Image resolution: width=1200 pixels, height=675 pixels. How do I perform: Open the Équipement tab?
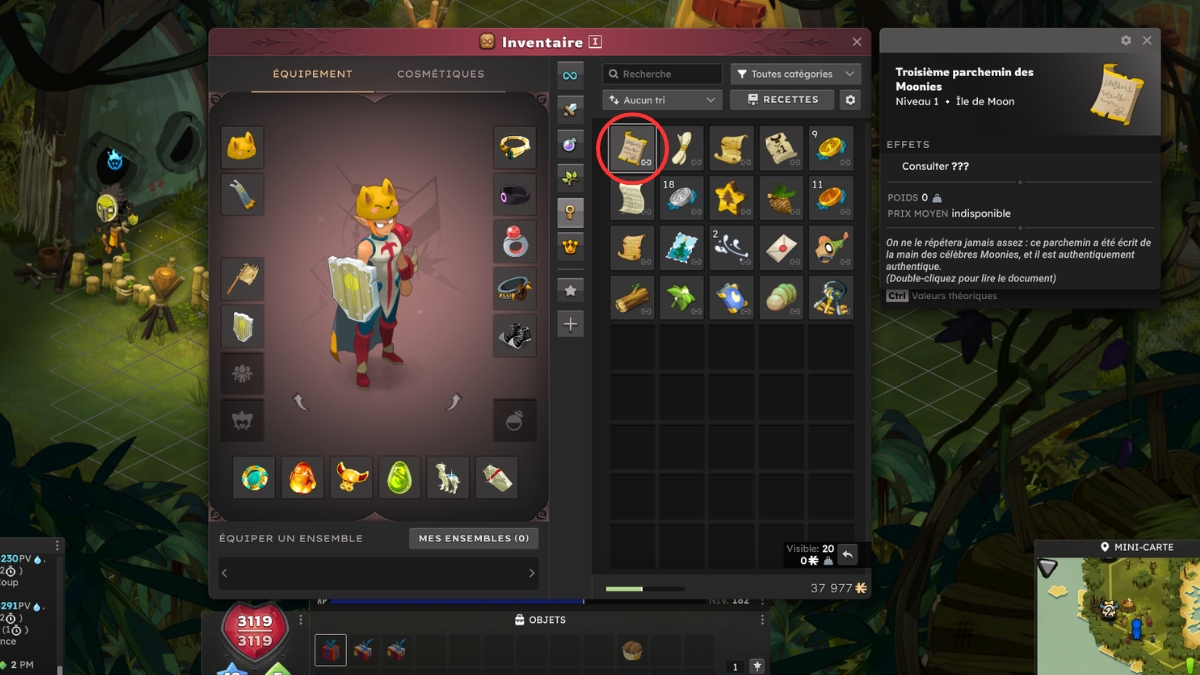[x=312, y=74]
